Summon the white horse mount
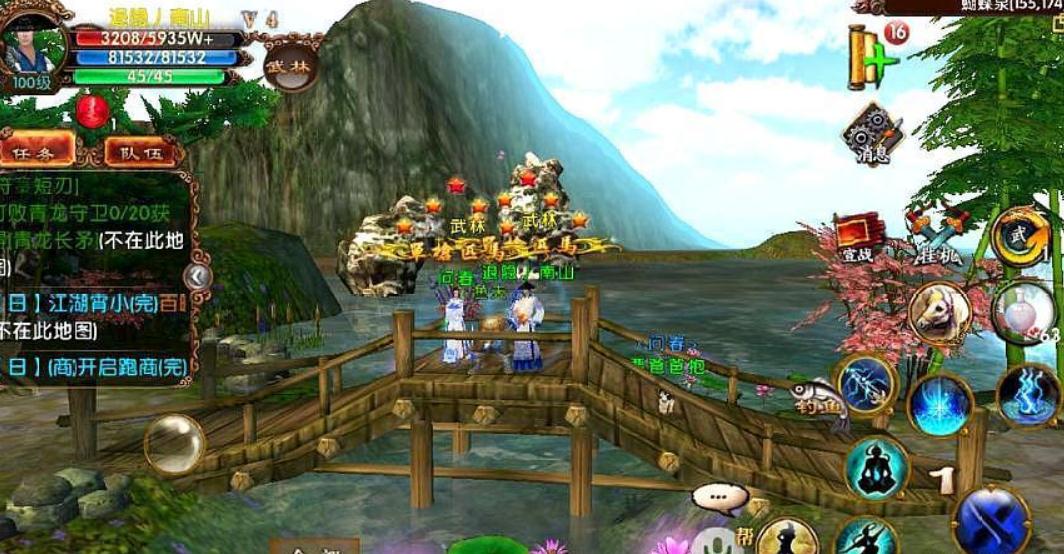 click(939, 313)
